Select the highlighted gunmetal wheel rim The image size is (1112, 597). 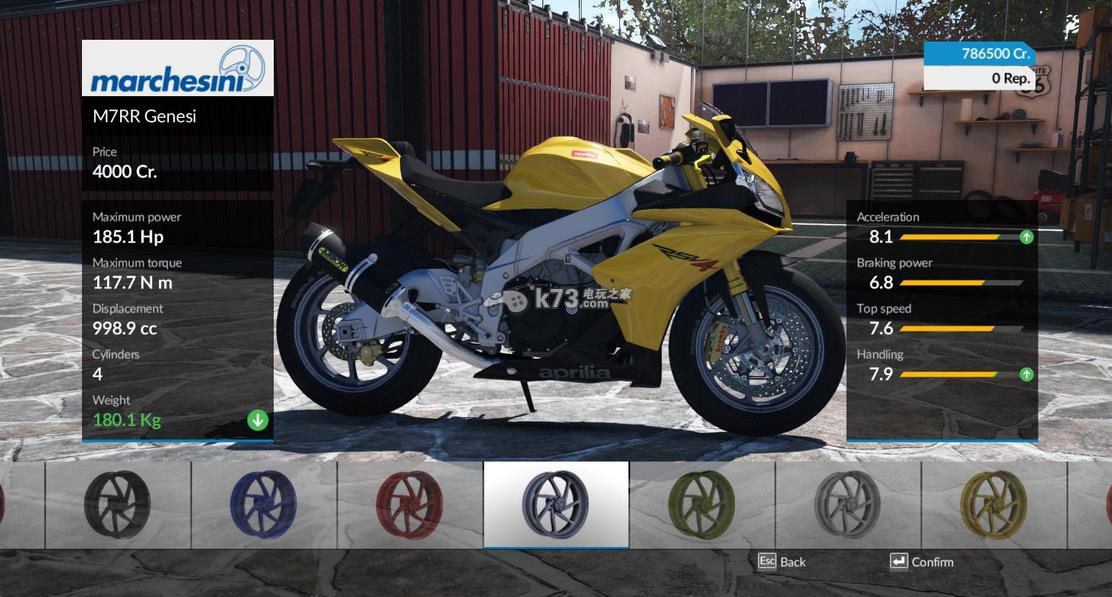click(x=555, y=504)
